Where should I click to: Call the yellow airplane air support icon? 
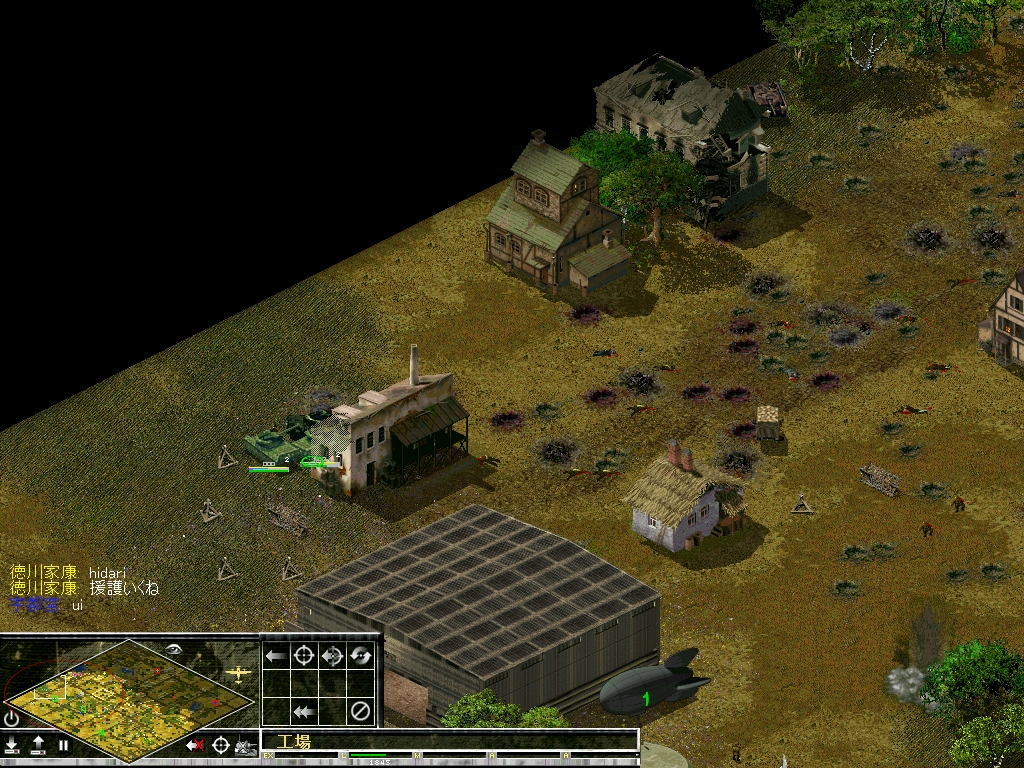pos(238,673)
